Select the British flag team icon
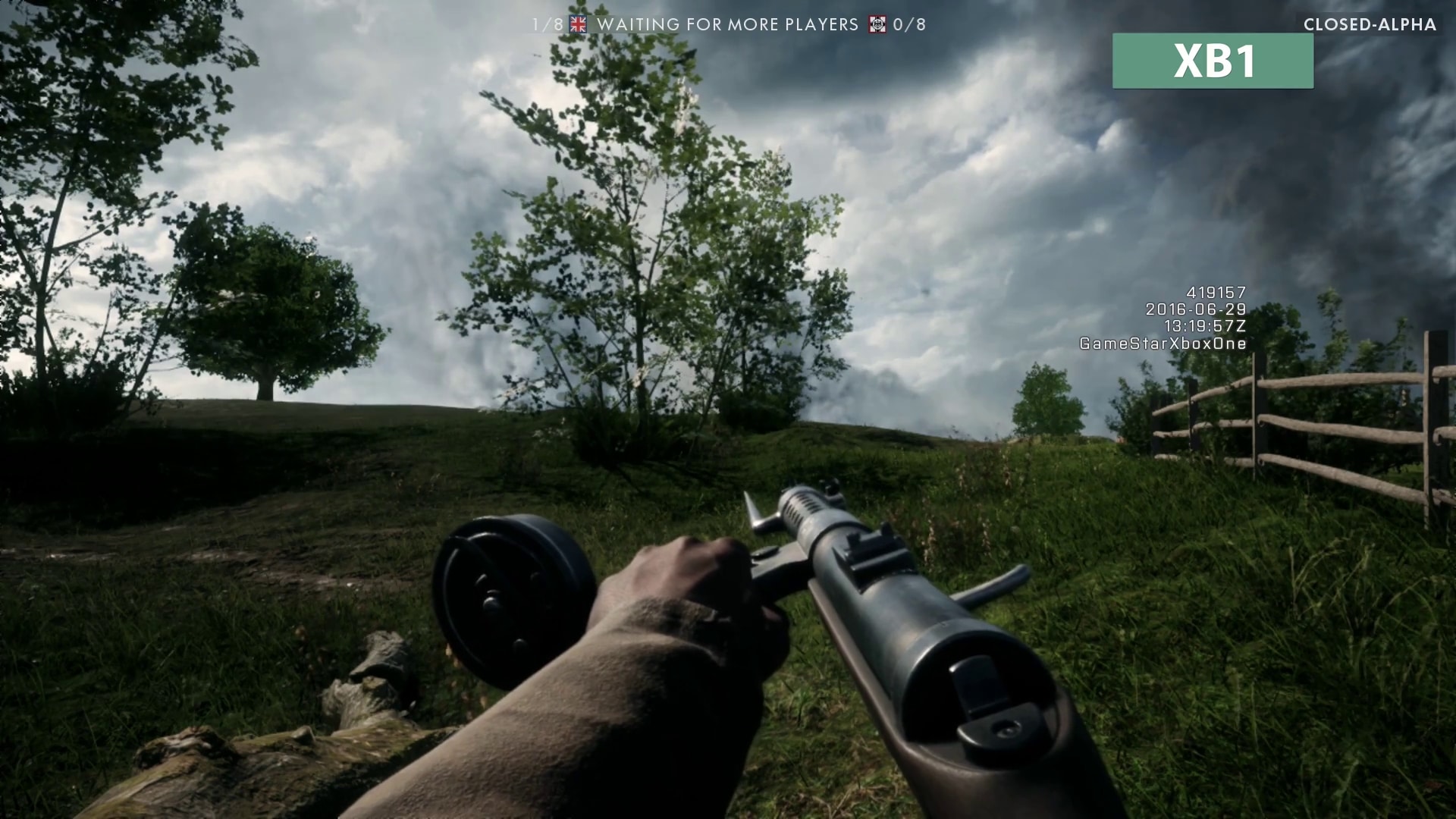This screenshot has height=819, width=1456. (579, 24)
